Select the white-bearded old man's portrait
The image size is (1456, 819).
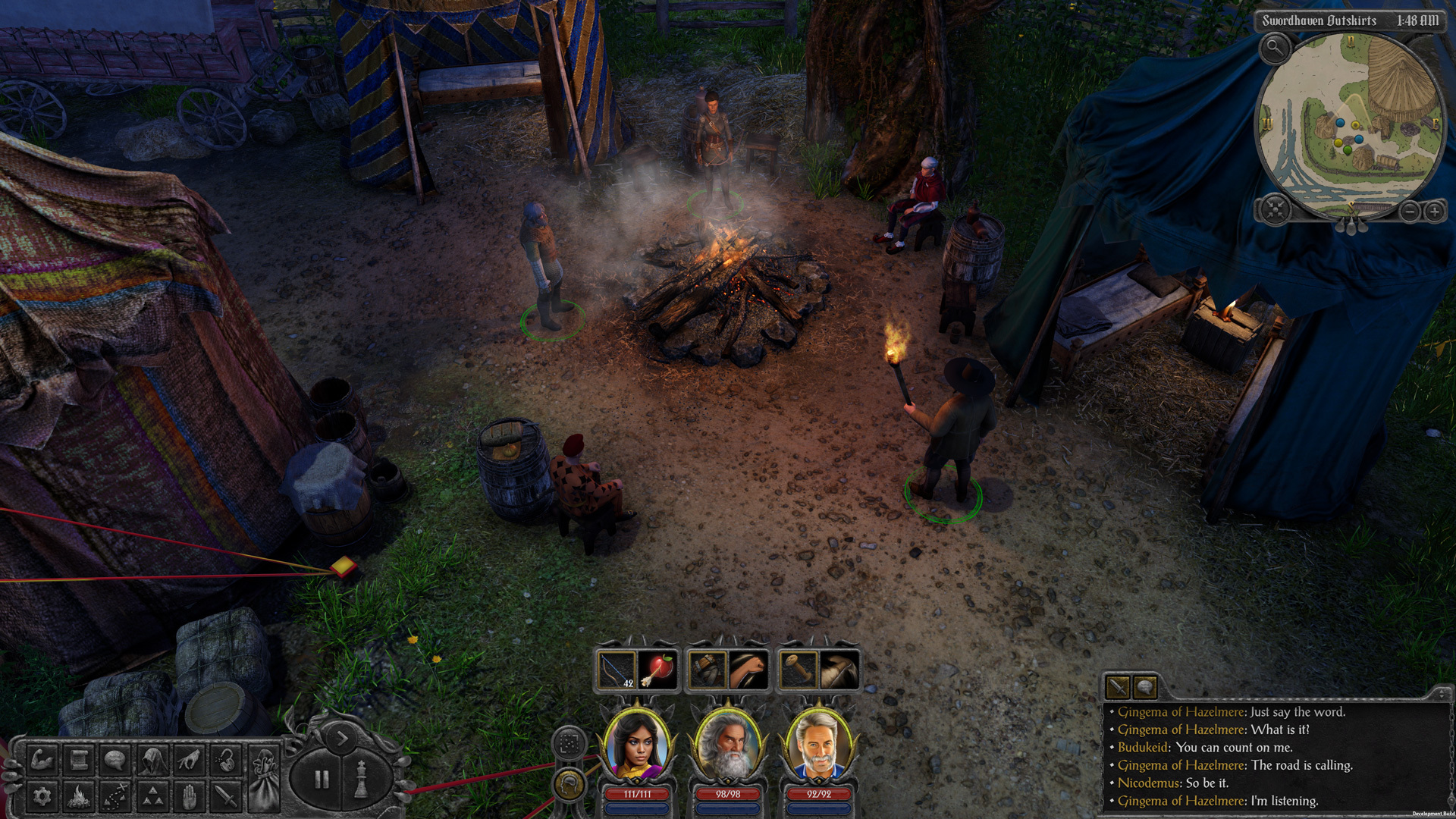pyautogui.click(x=728, y=747)
